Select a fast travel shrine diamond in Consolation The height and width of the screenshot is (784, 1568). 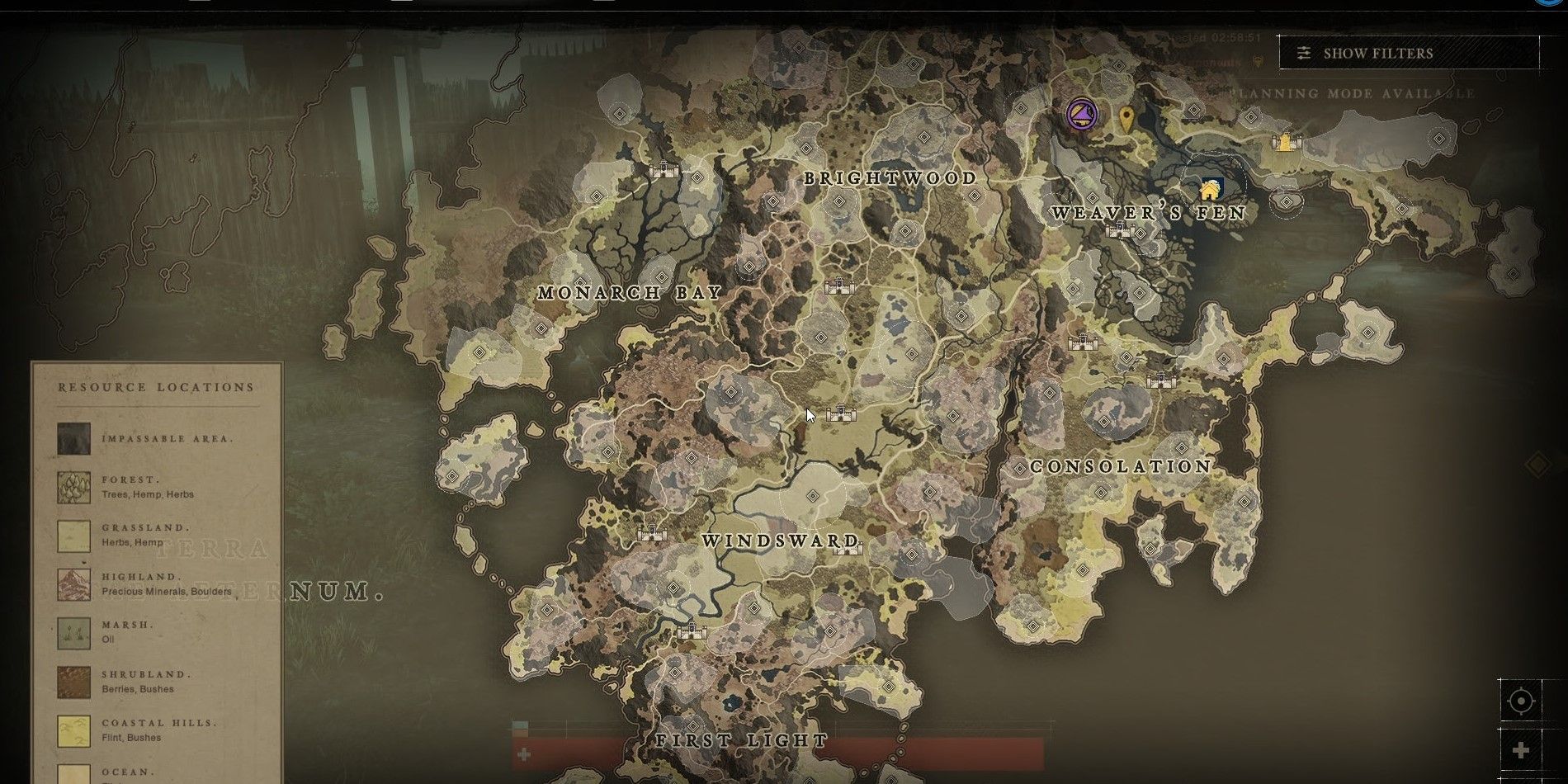tap(1103, 421)
